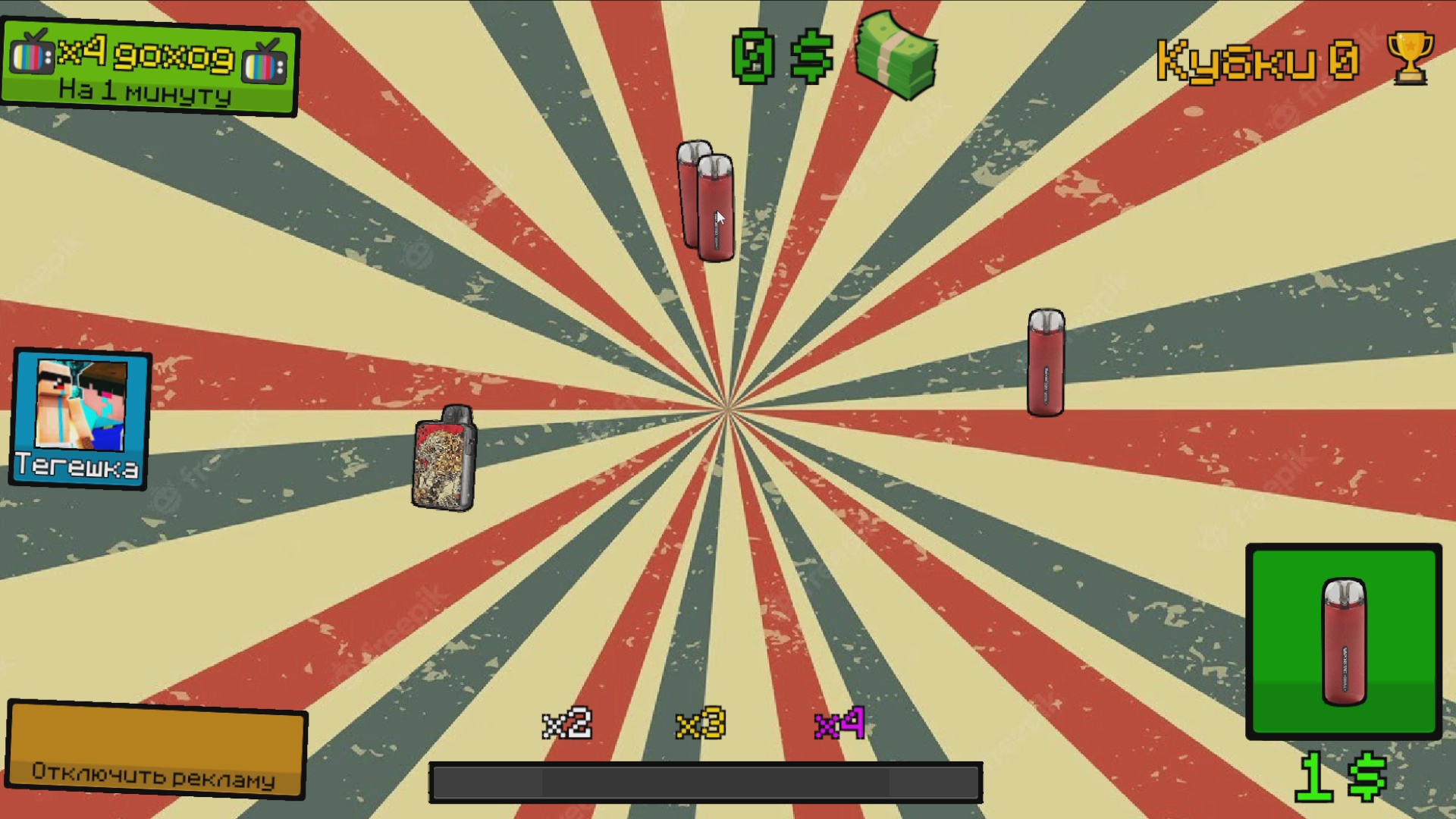Tap the leopard-print vape on the left side
Screen dimensions: 1456x819
[444, 461]
